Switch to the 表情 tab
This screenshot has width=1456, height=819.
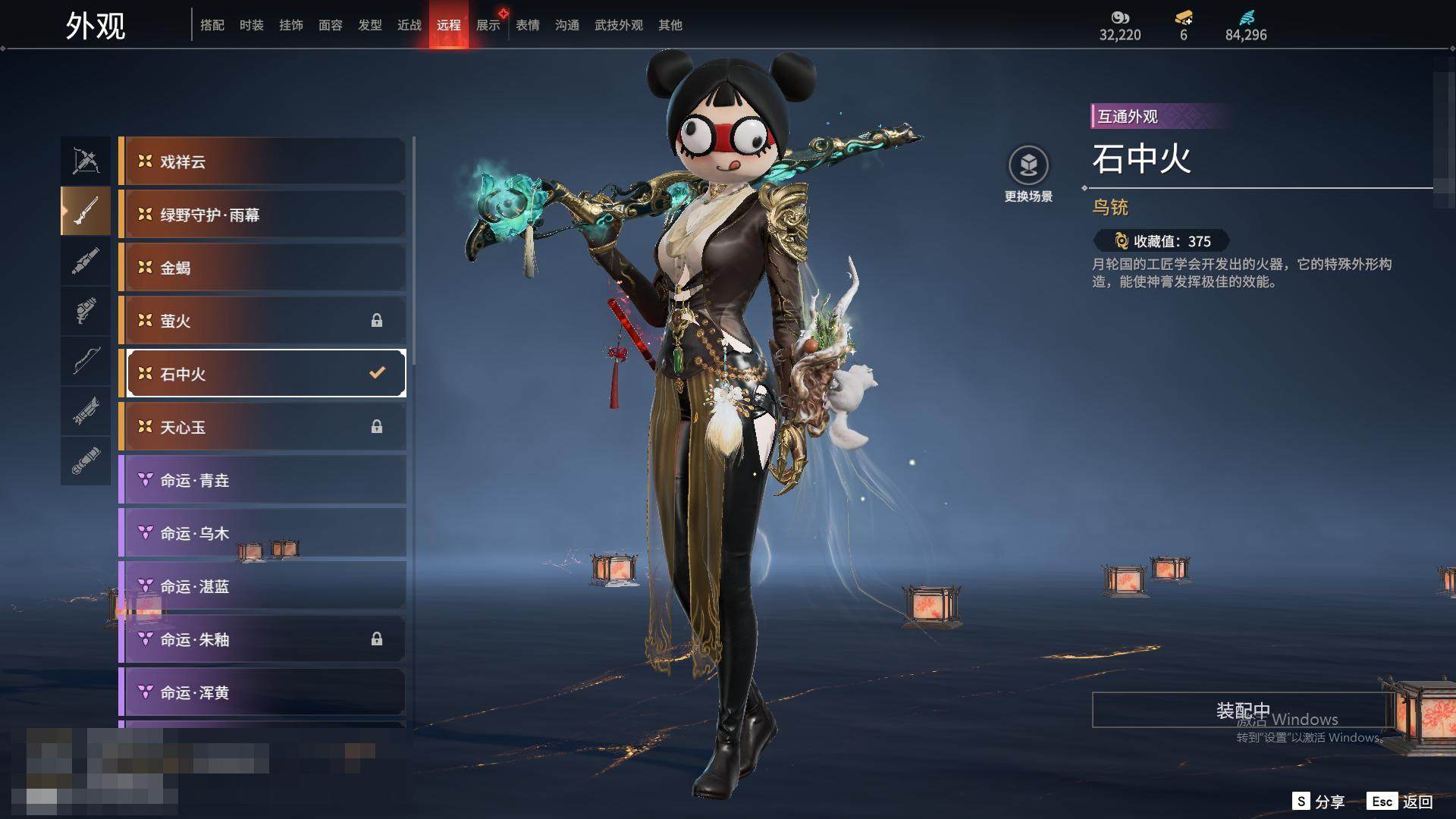tap(527, 25)
